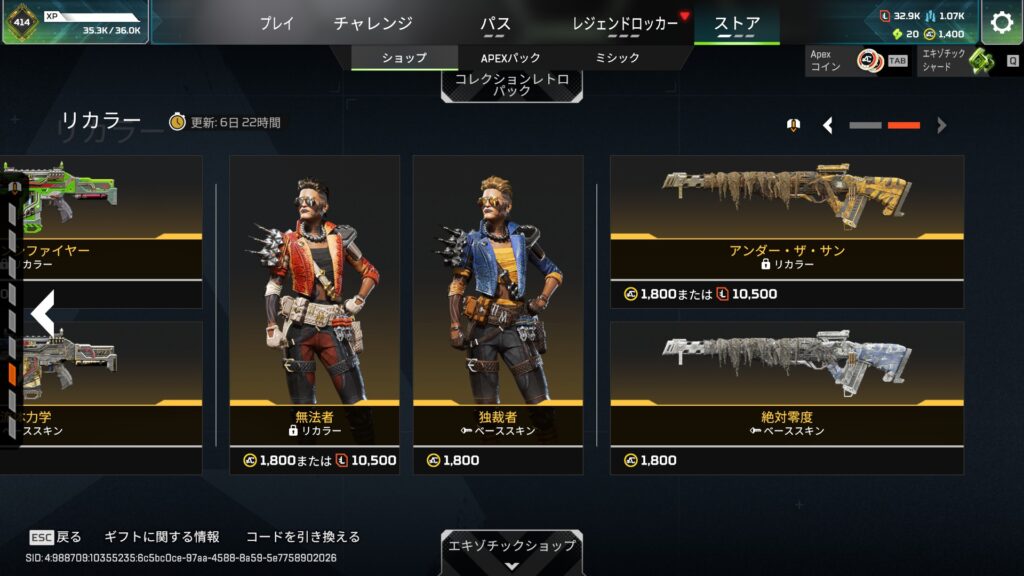
Task: Open the プレイ (Play) tab
Action: click(x=277, y=23)
